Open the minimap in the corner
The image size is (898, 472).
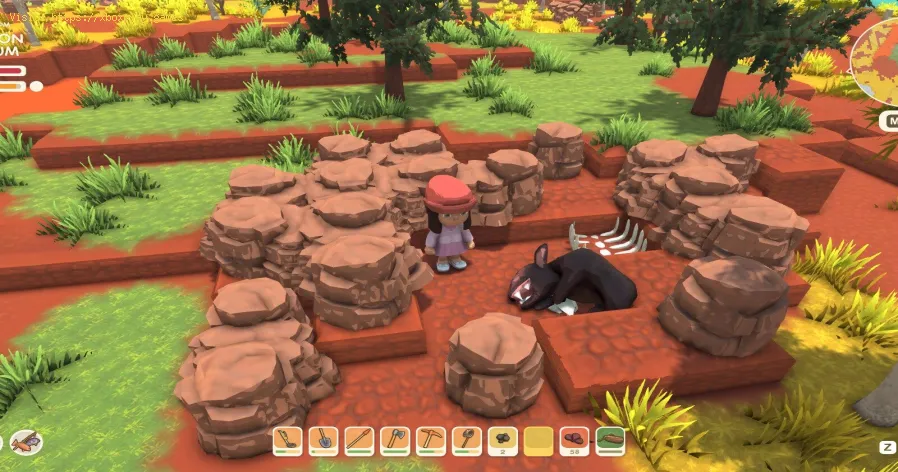coord(880,58)
